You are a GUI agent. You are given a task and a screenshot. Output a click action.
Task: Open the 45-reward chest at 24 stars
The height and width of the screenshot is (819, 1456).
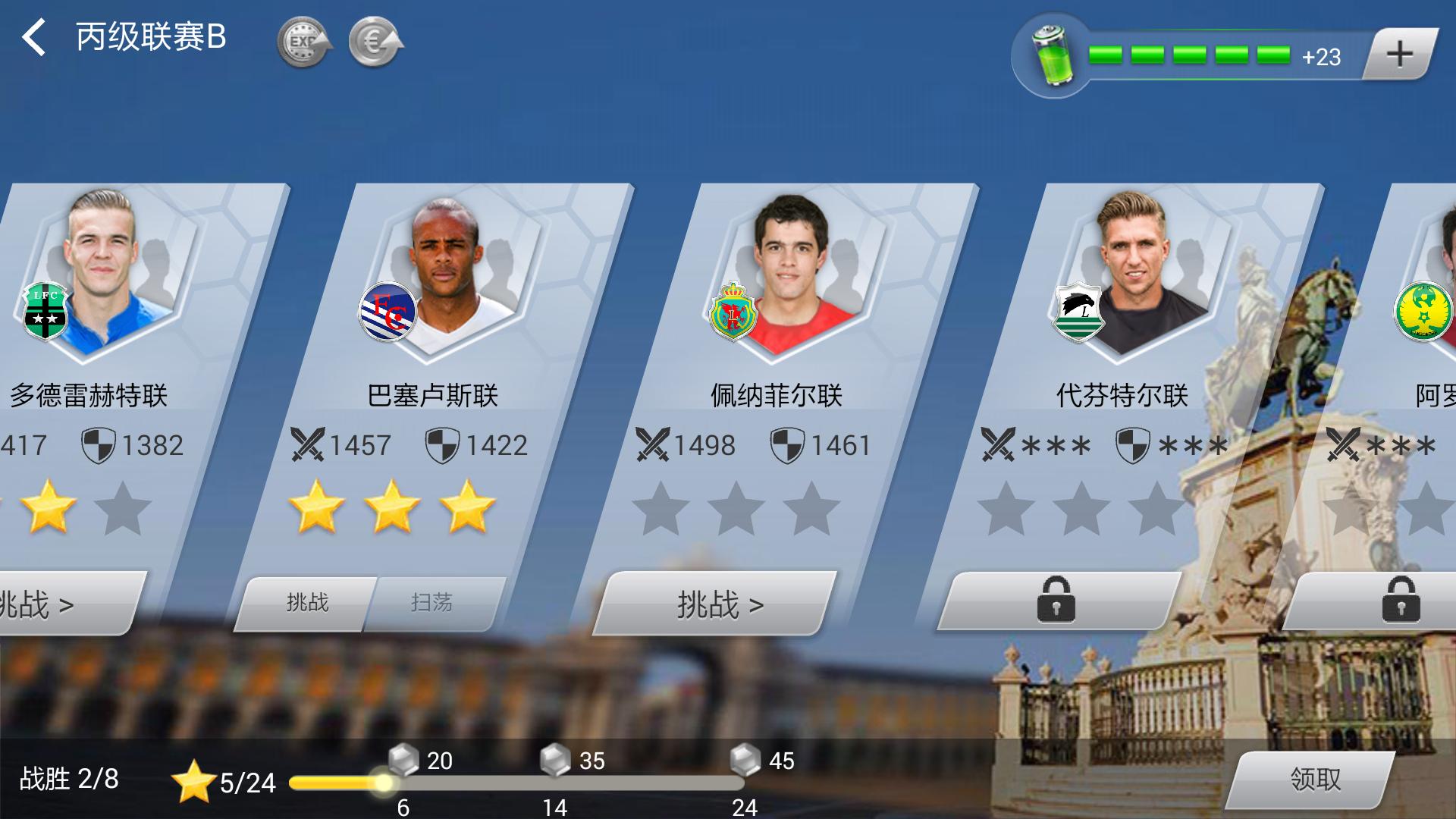click(x=745, y=759)
